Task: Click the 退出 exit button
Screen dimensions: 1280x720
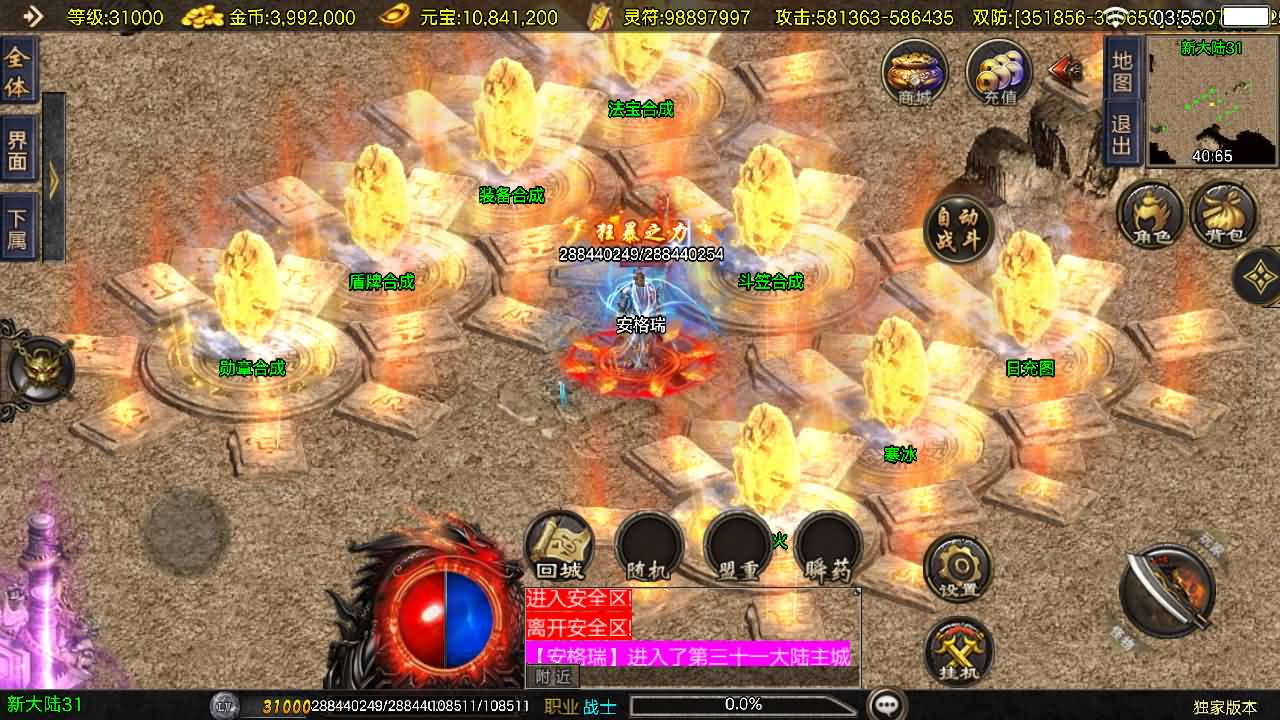Action: coord(1122,135)
